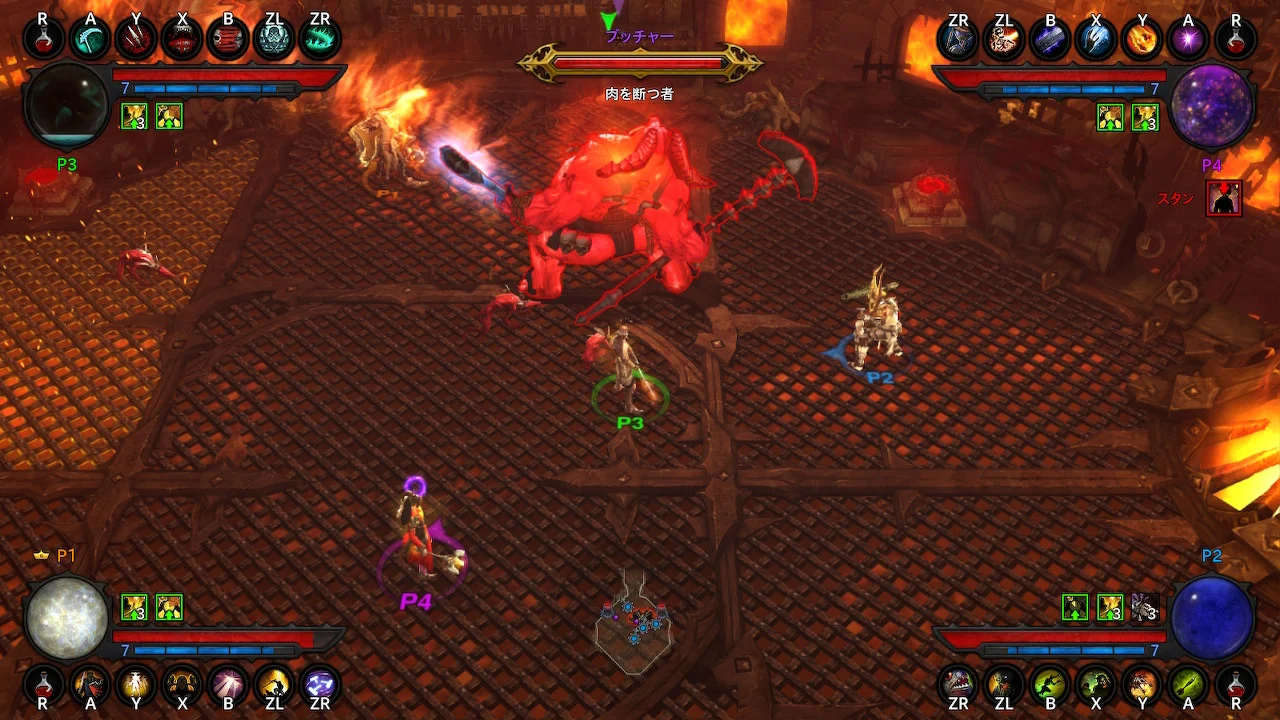Click the minimap overlay

click(632, 625)
